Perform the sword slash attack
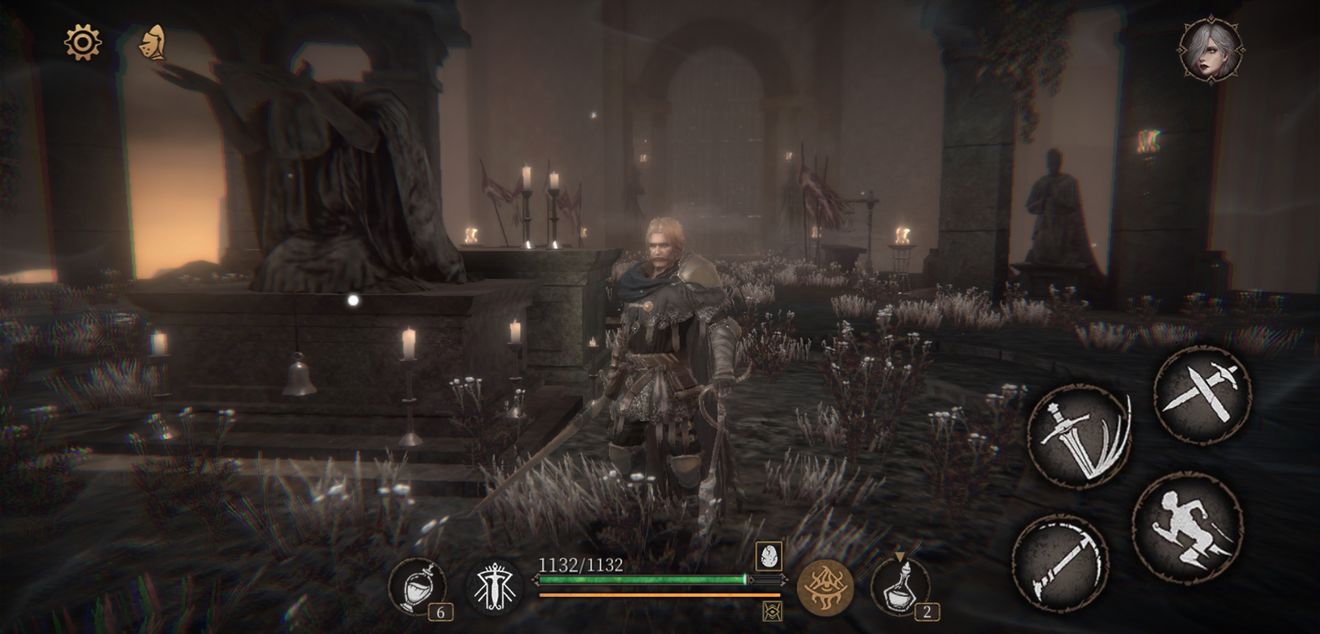1320x634 pixels. coord(1079,435)
